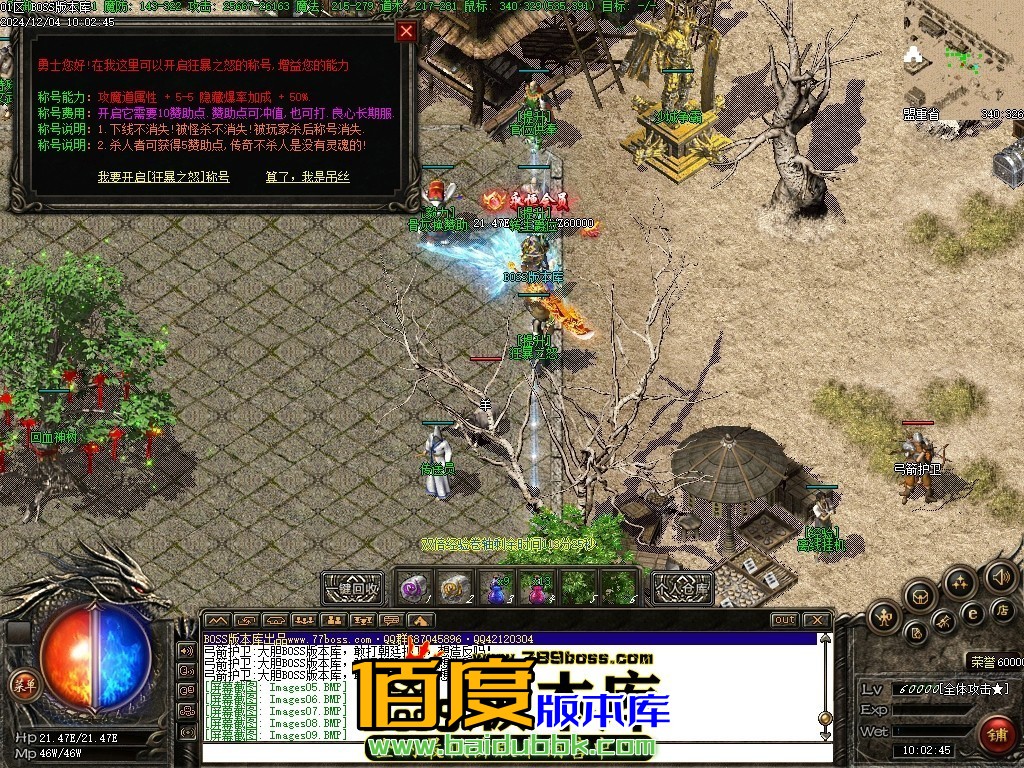
Task: Open the red 铺 stall button
Action: click(997, 734)
